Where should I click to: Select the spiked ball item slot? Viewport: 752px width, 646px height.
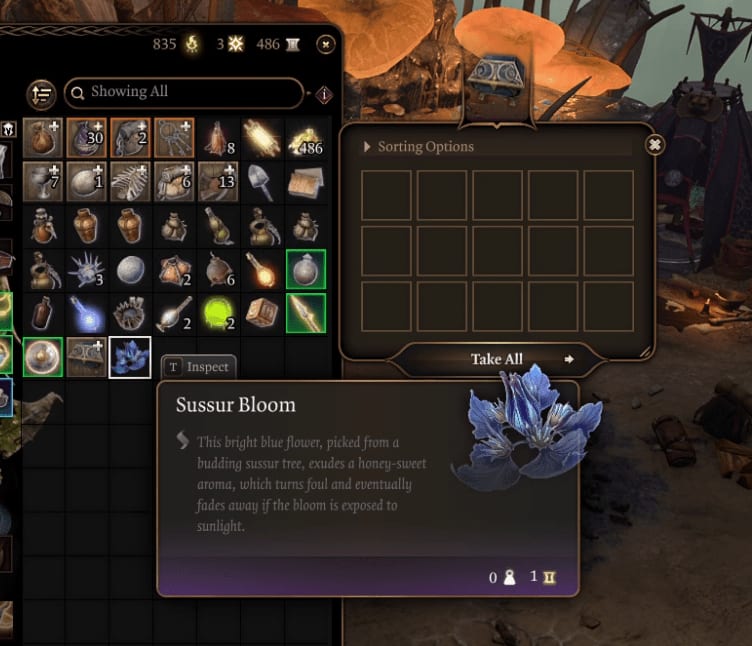tap(86, 270)
